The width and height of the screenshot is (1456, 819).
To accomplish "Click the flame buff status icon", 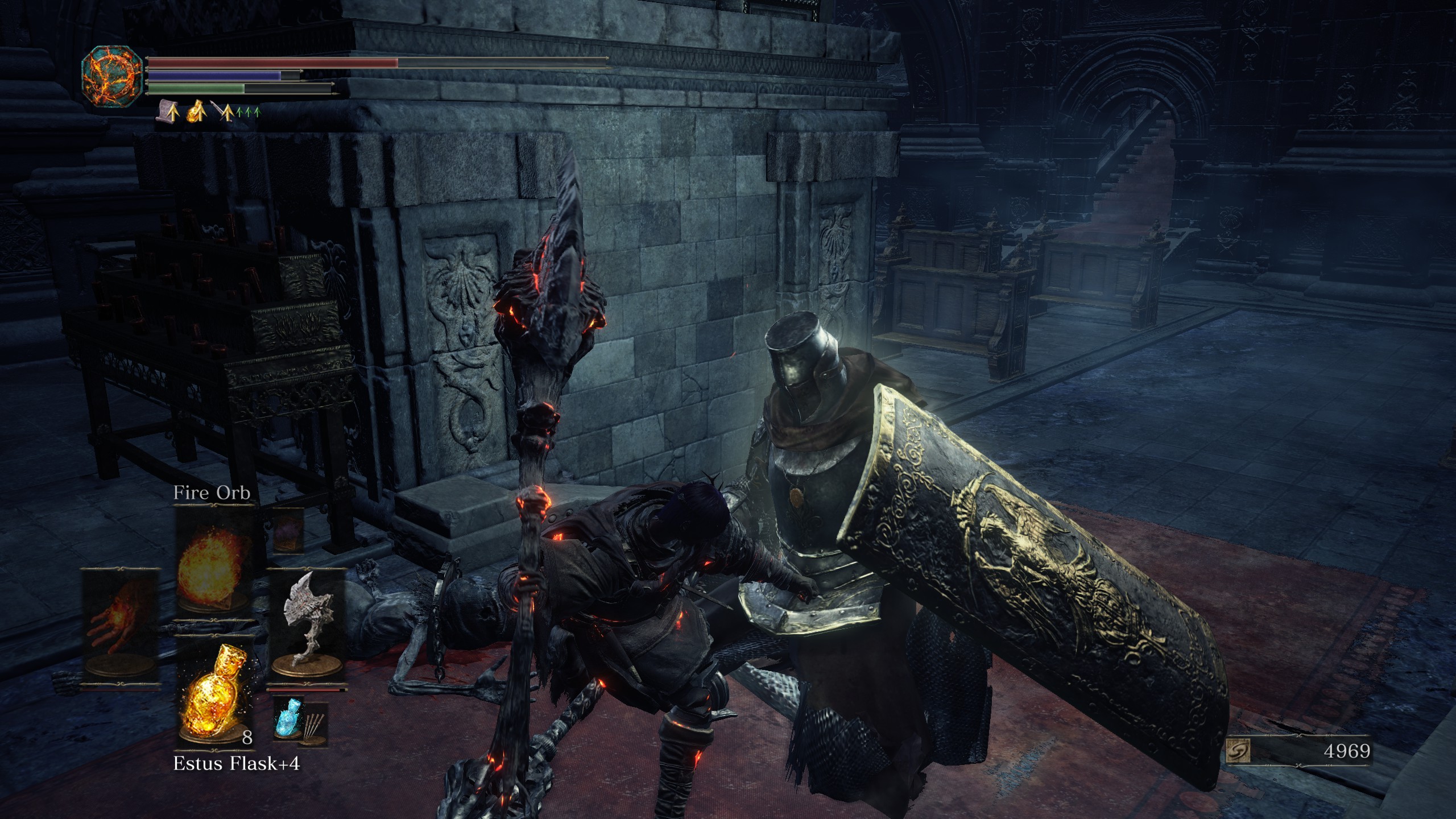I will (195, 111).
